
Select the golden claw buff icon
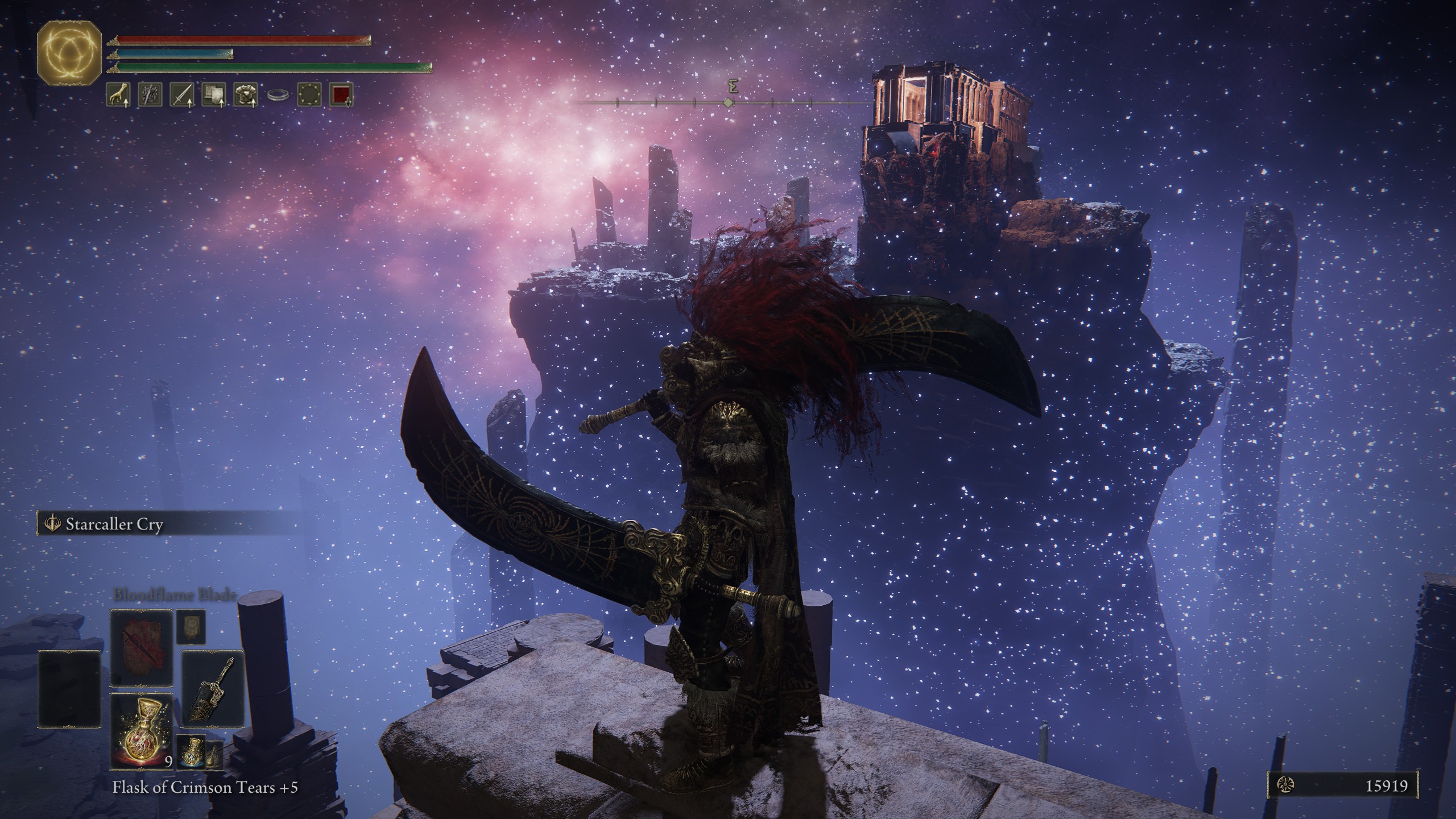pos(118,95)
